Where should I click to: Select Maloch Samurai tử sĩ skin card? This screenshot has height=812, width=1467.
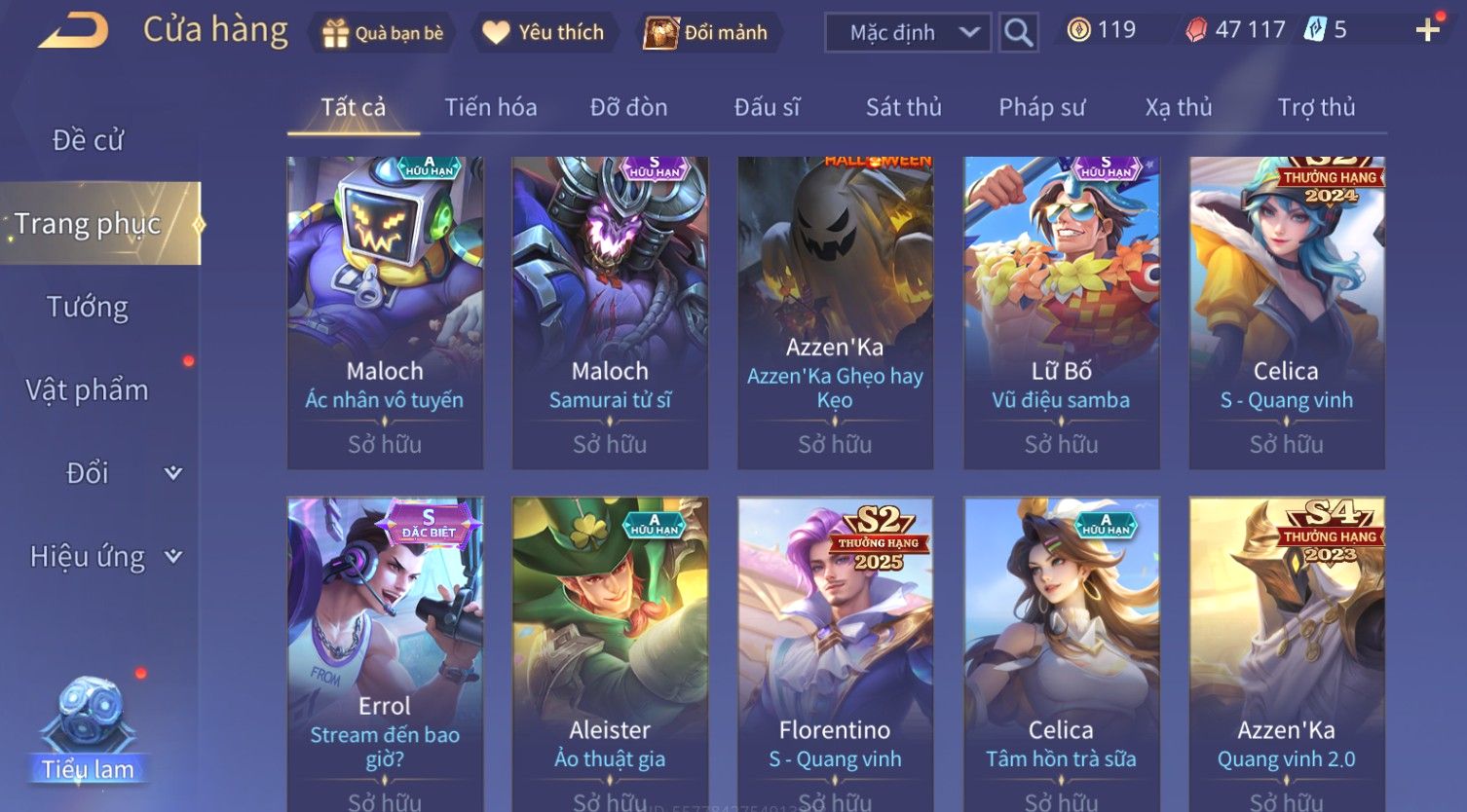point(610,313)
